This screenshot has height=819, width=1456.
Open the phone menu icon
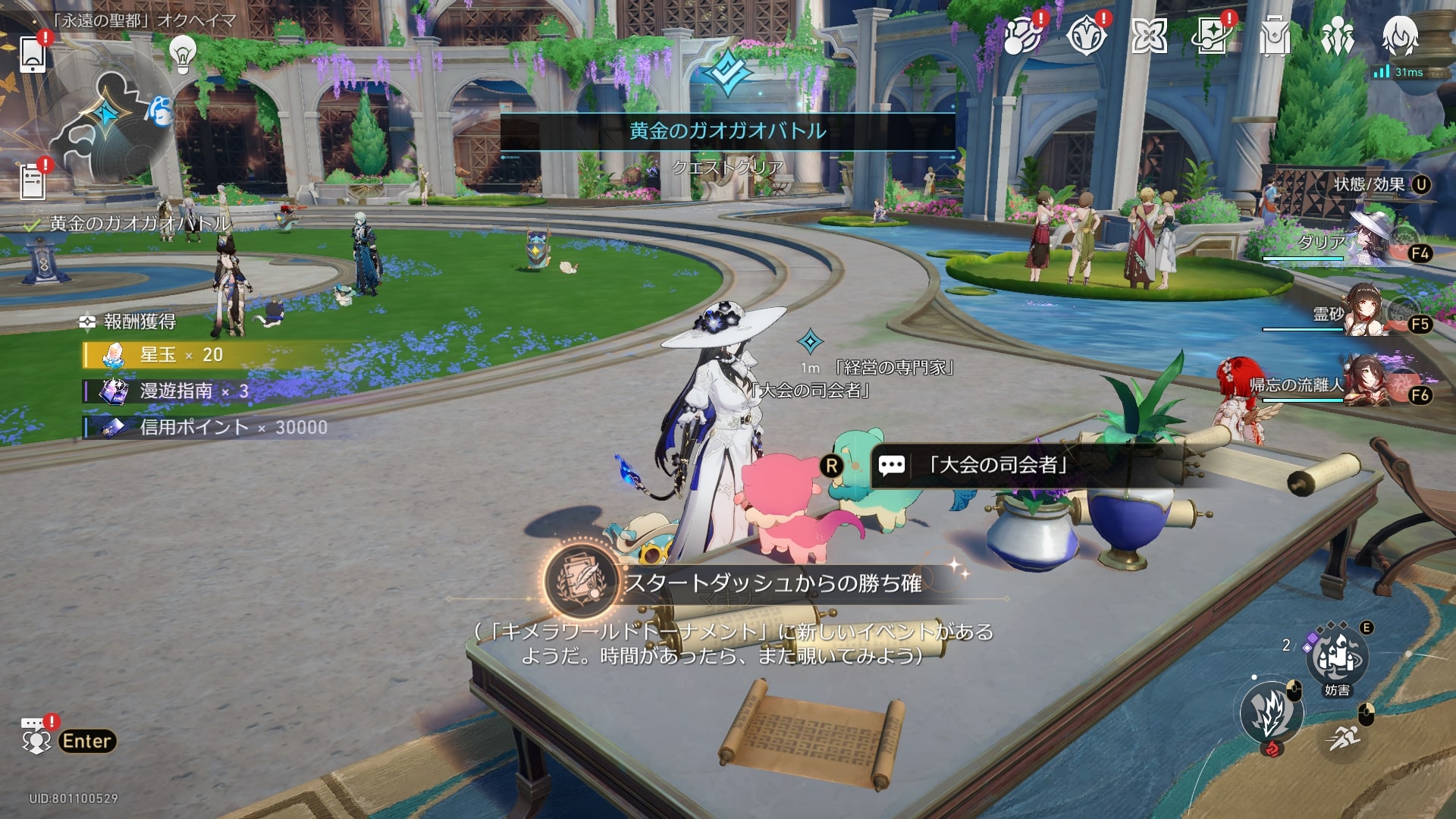pos(33,53)
